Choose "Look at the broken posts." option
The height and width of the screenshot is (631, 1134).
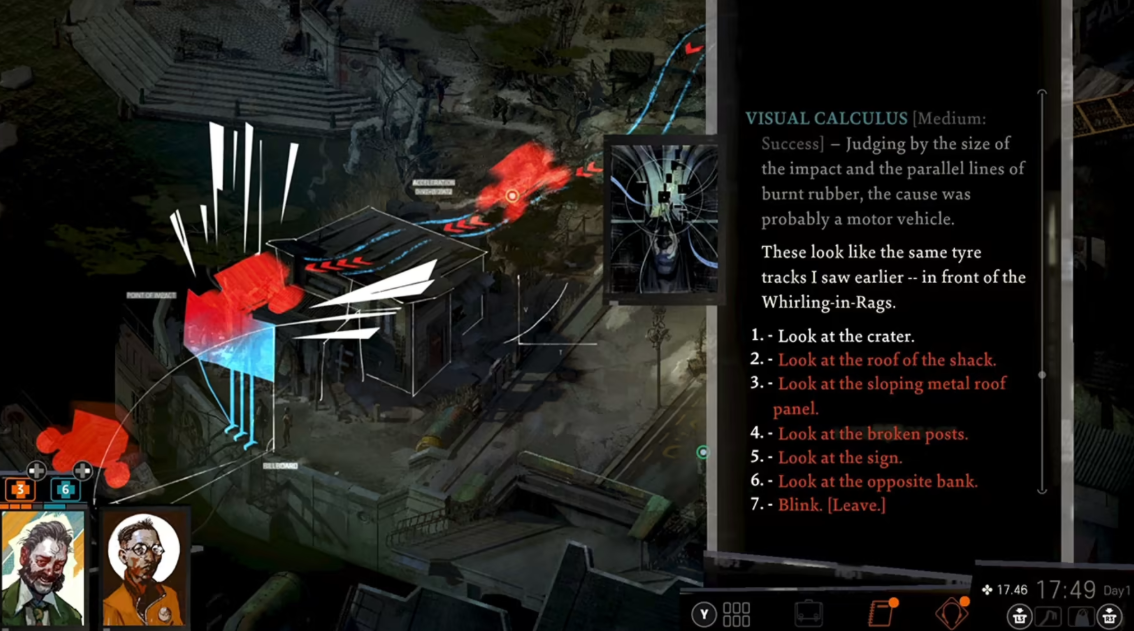(872, 434)
